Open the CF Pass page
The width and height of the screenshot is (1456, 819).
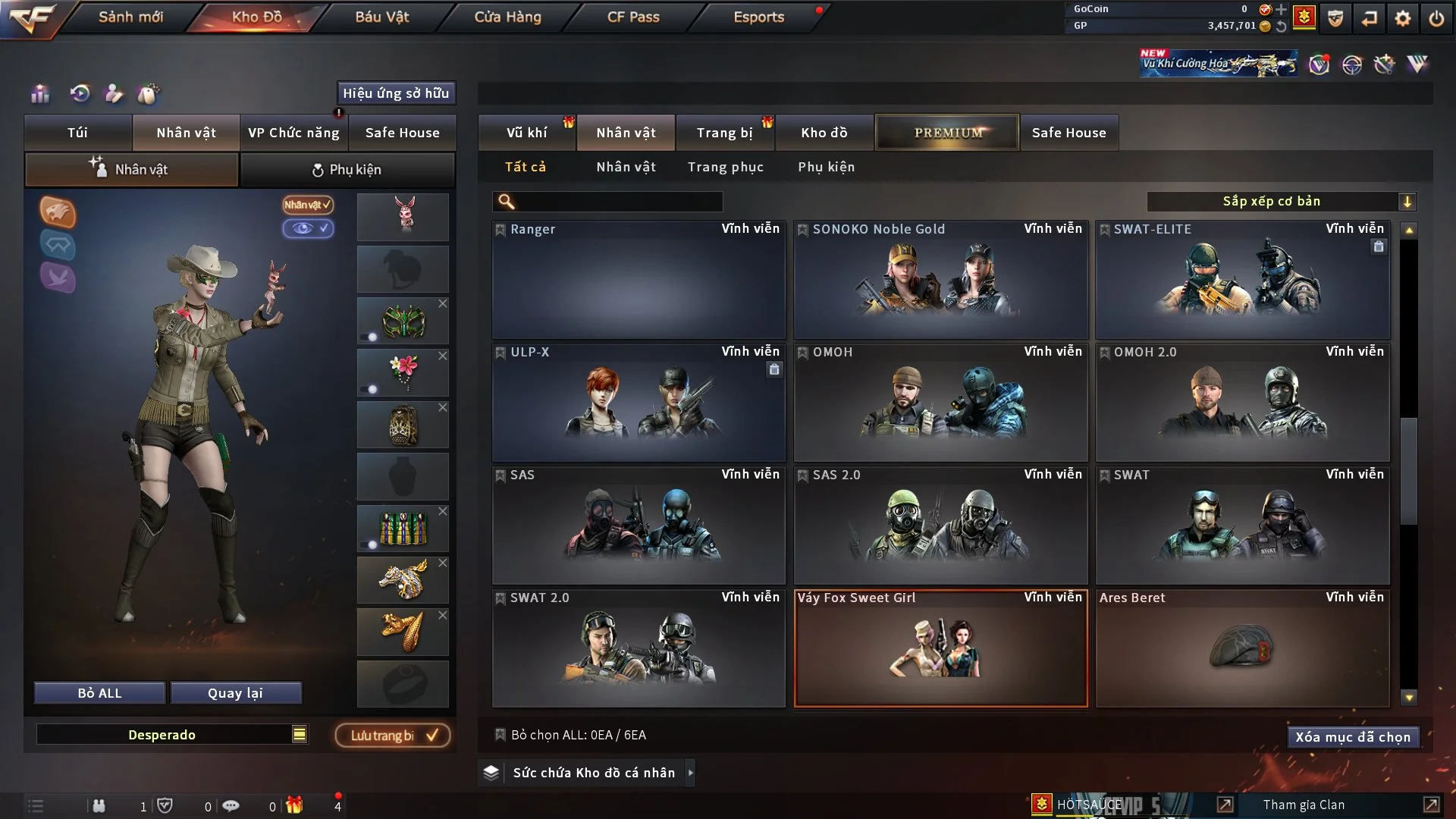click(633, 17)
